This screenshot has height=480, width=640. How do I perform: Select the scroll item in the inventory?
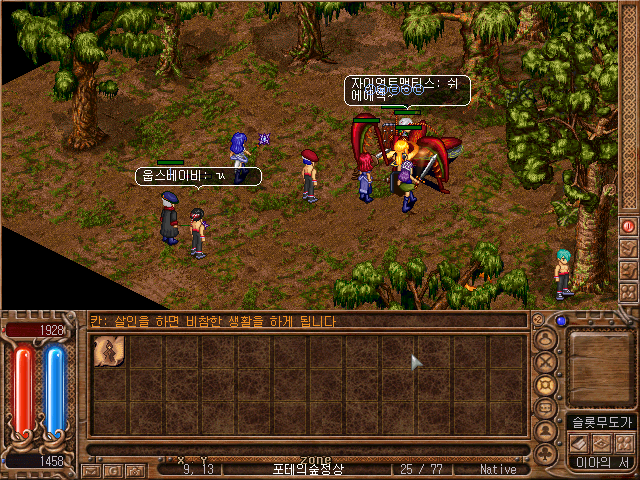[108, 352]
